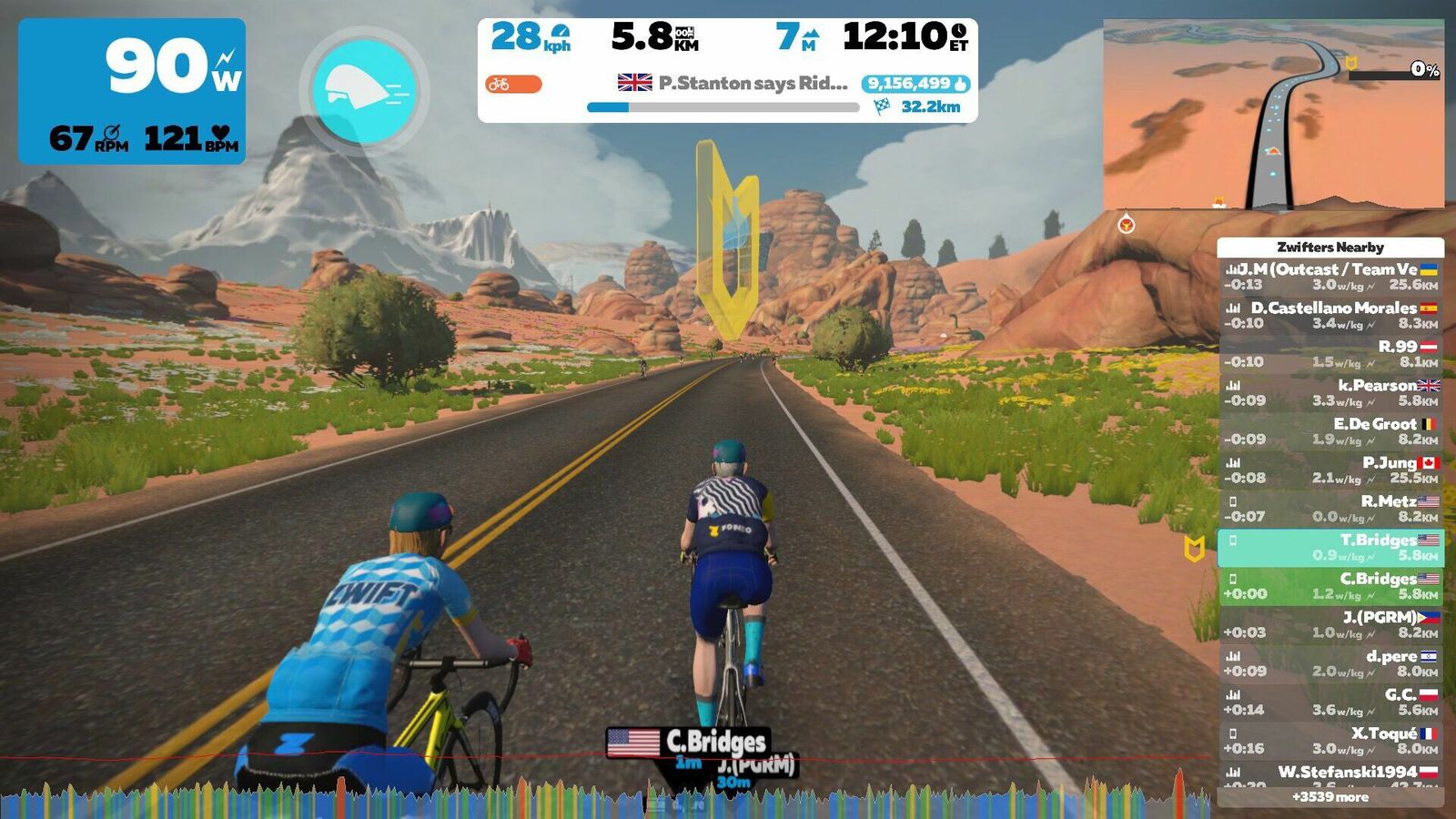Select D.Castellano Morales in Zwifters Nearby
The height and width of the screenshot is (819, 1456).
point(1330,315)
